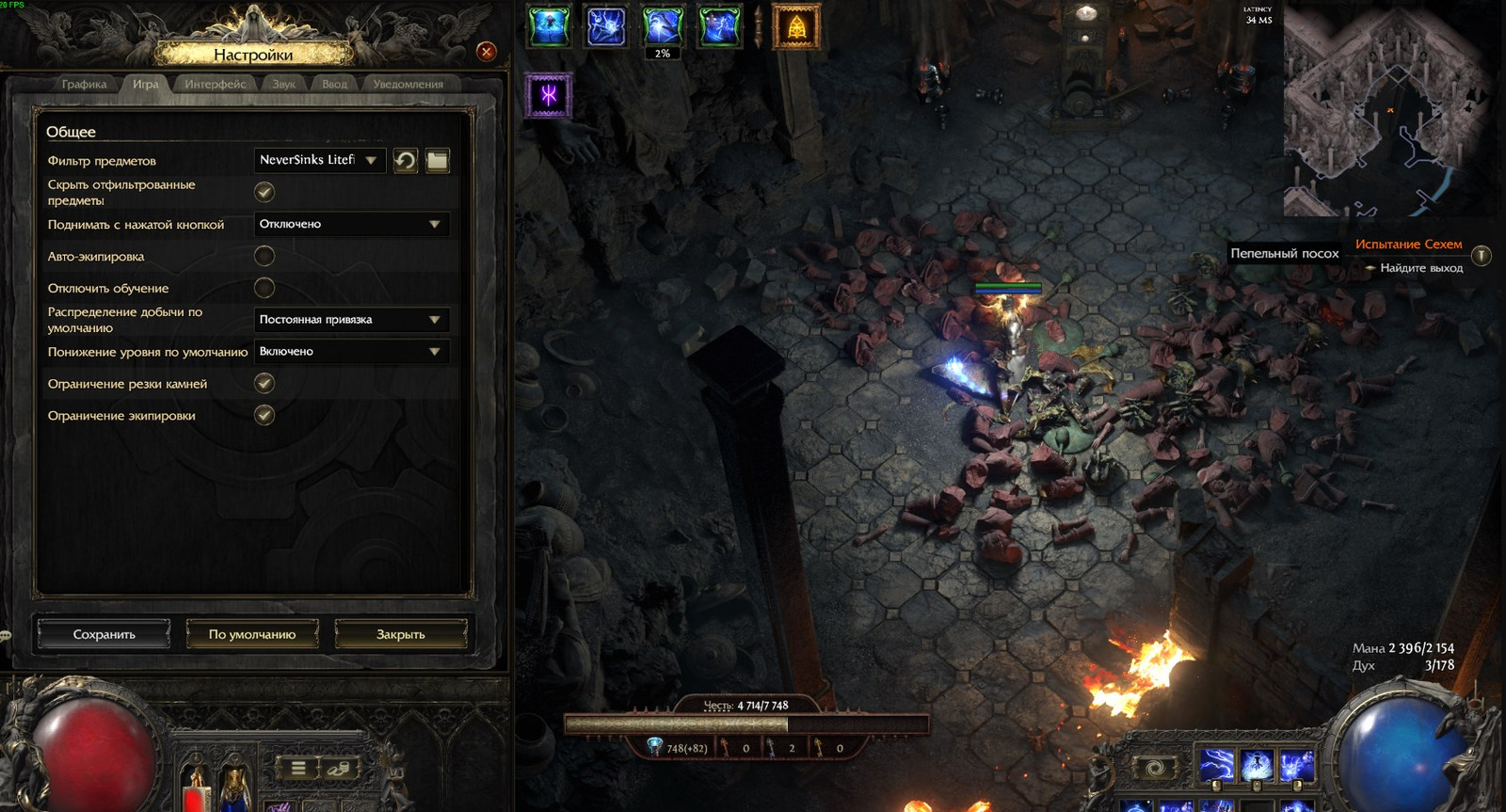Save settings with Сохранить button
Viewport: 1506px width, 812px height.
tap(104, 634)
